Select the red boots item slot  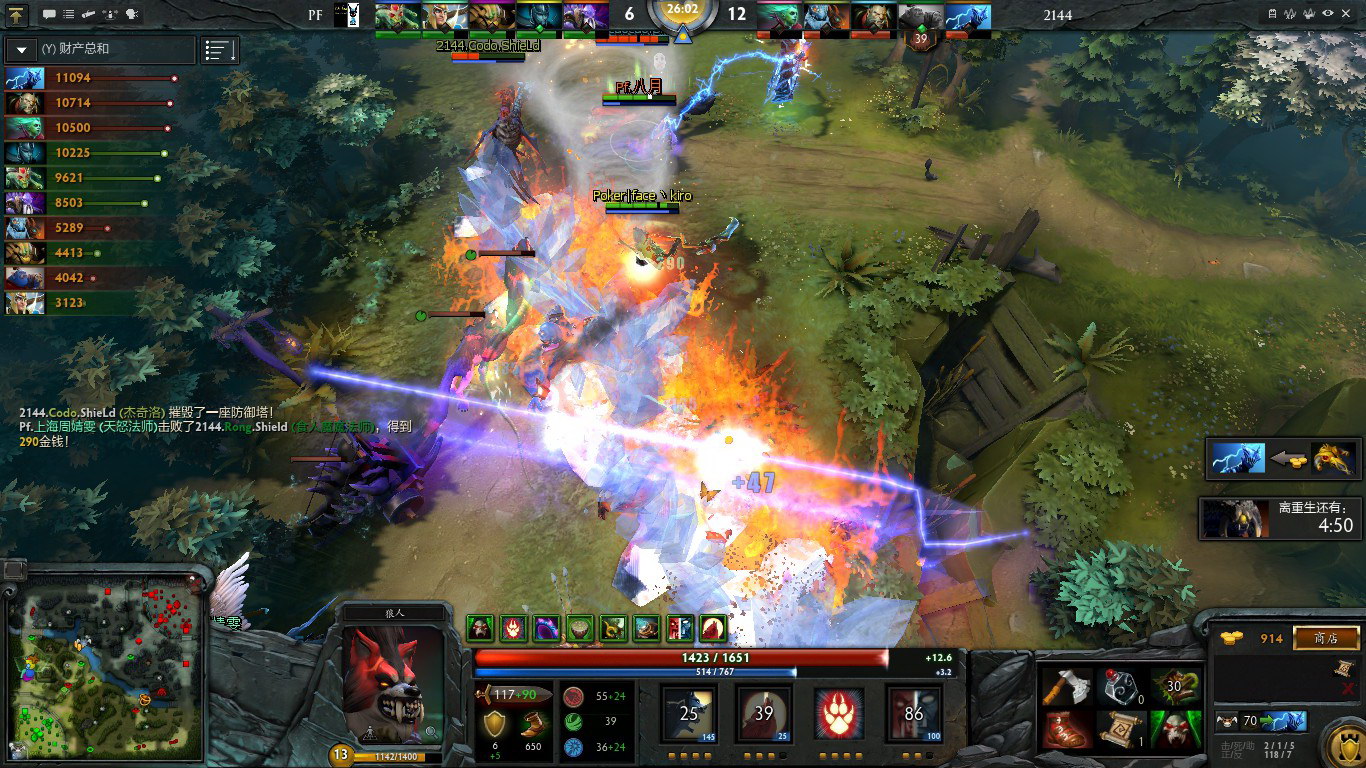1064,730
